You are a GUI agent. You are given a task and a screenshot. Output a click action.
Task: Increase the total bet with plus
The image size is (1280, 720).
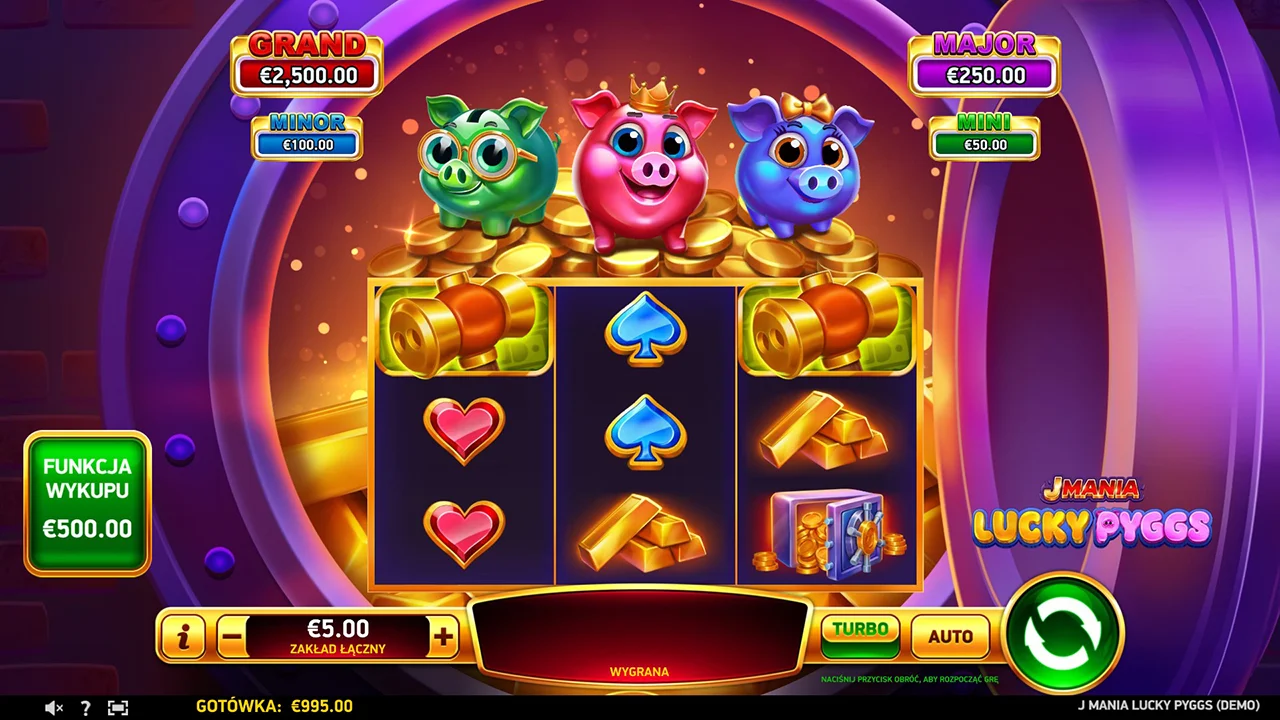pos(443,636)
